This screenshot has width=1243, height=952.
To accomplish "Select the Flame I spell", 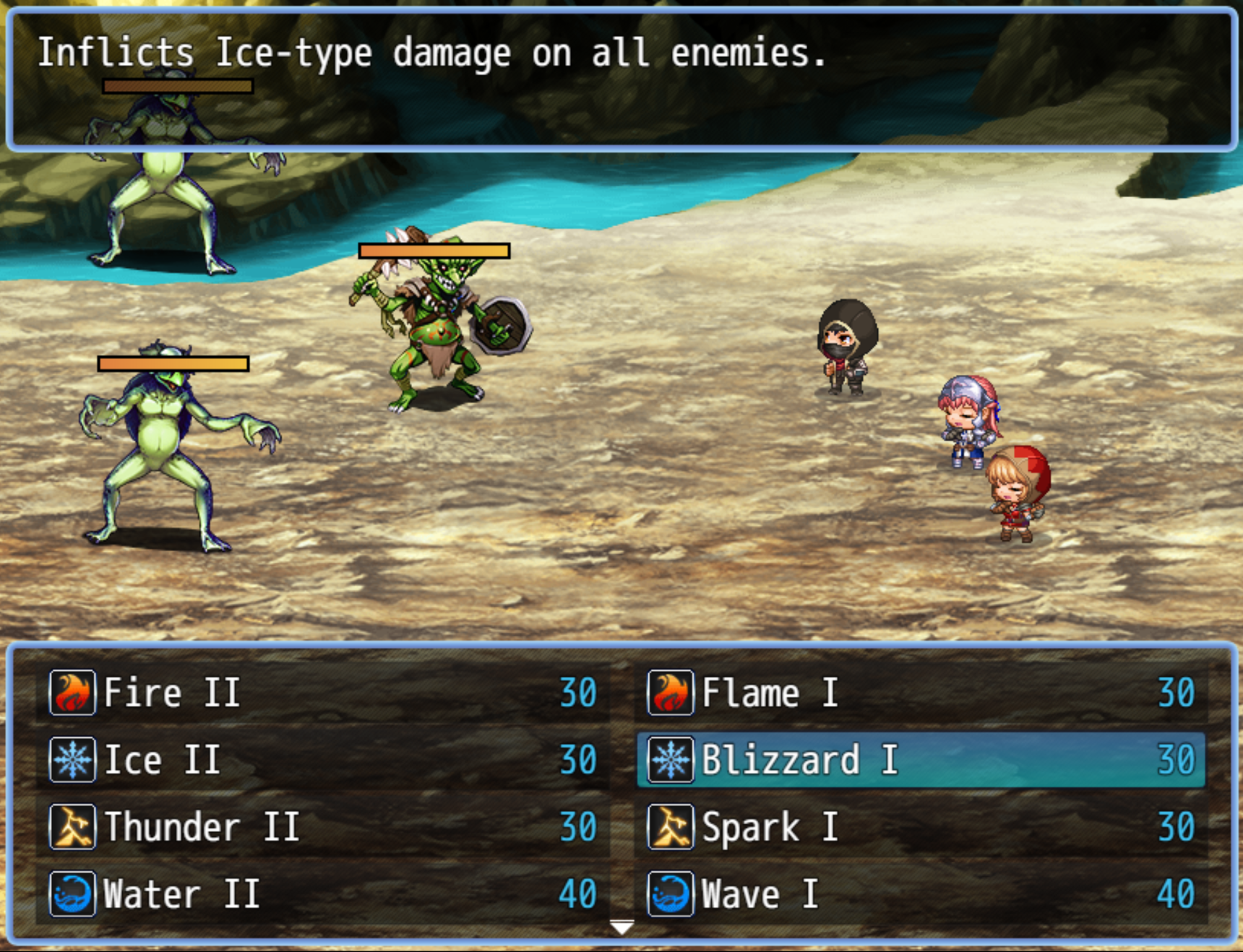I will click(x=920, y=693).
